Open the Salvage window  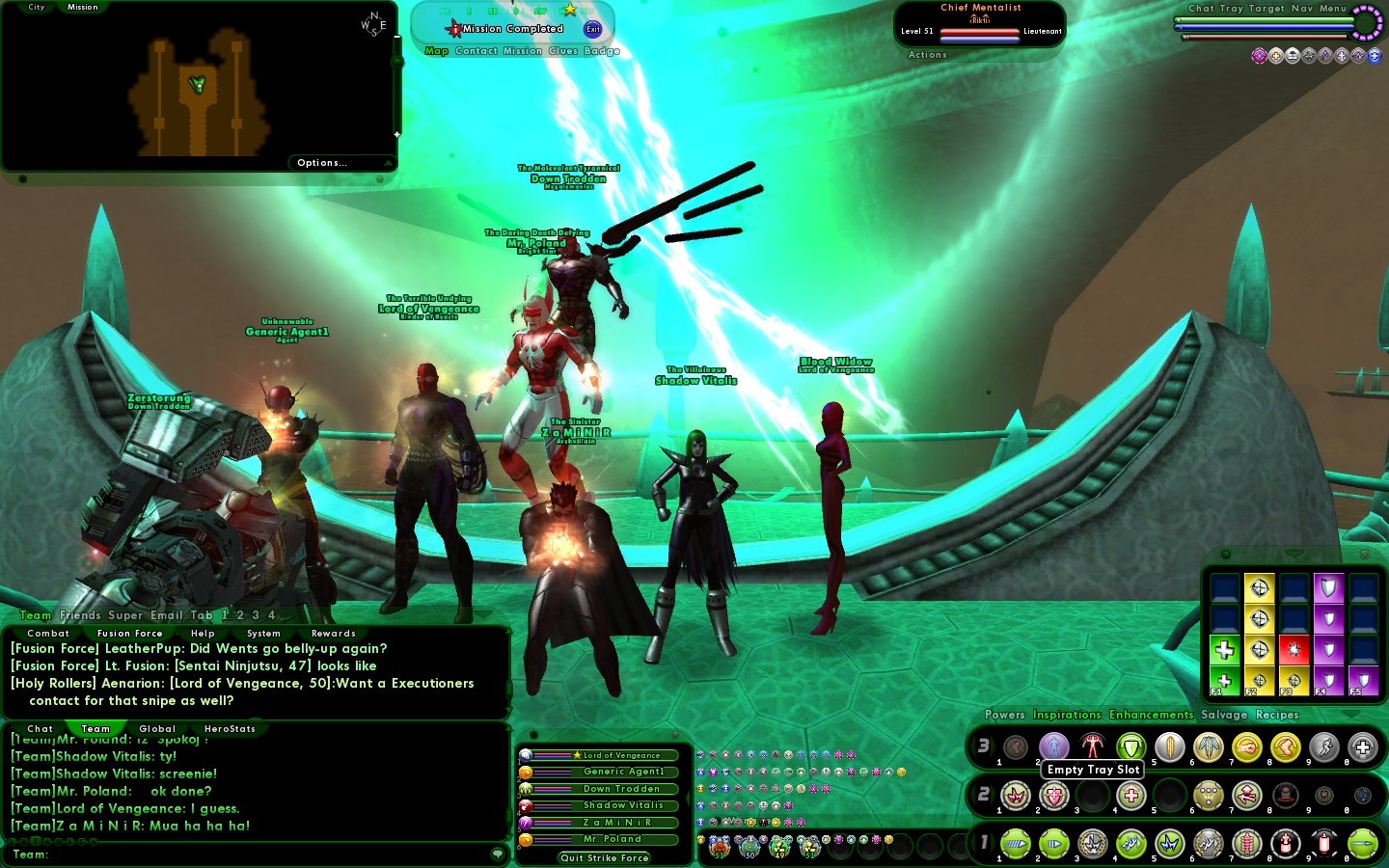1224,715
